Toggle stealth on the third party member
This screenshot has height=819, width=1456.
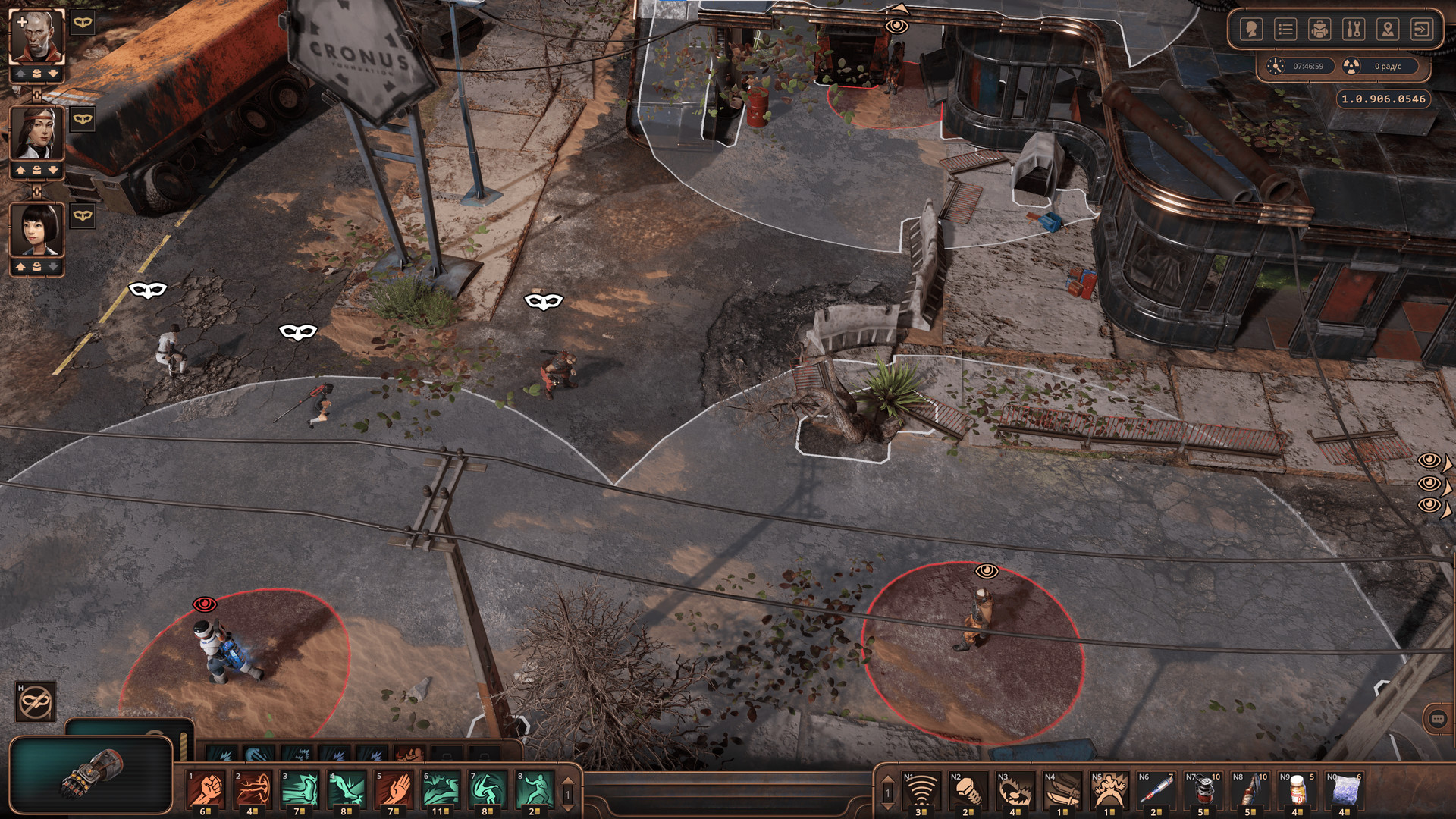point(82,215)
